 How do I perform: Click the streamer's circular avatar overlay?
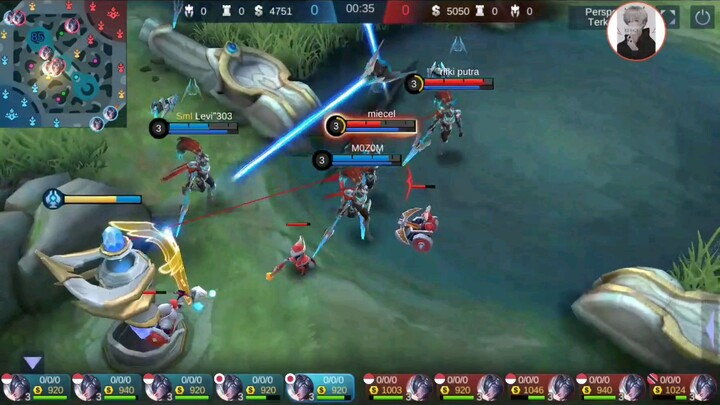[x=636, y=30]
